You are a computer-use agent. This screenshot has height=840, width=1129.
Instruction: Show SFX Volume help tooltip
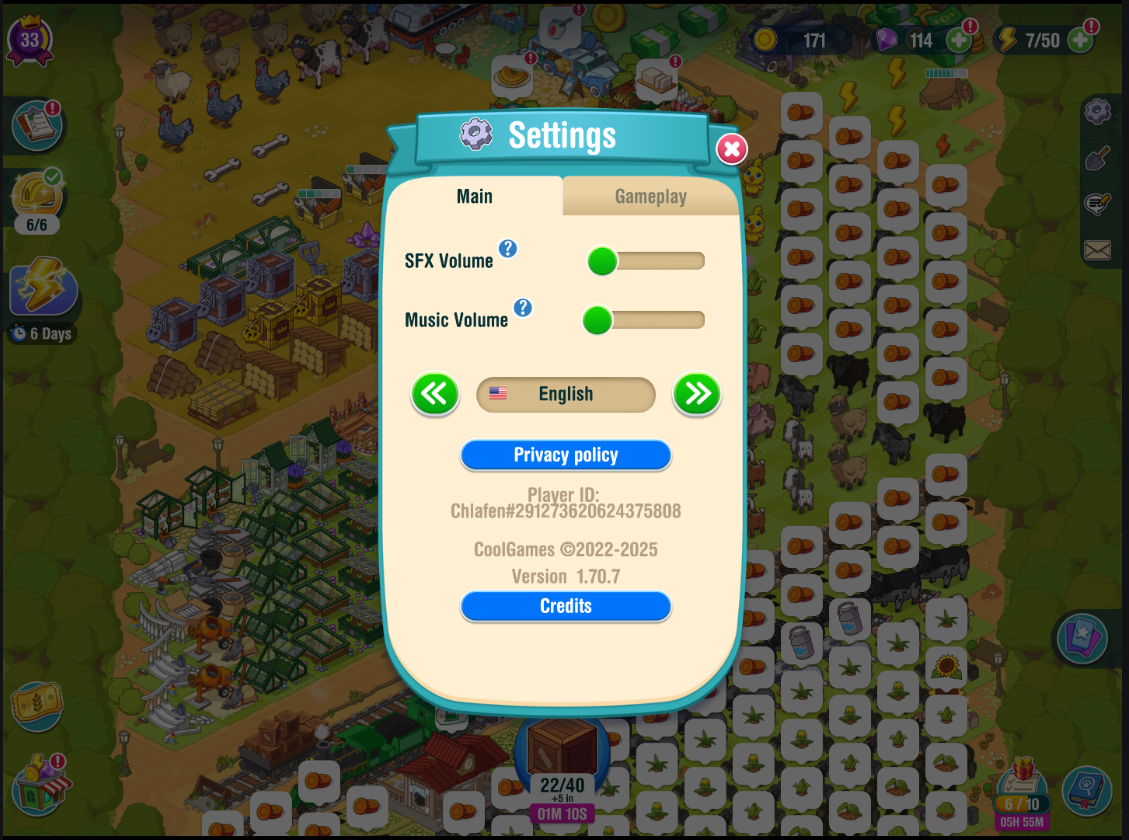(x=508, y=248)
